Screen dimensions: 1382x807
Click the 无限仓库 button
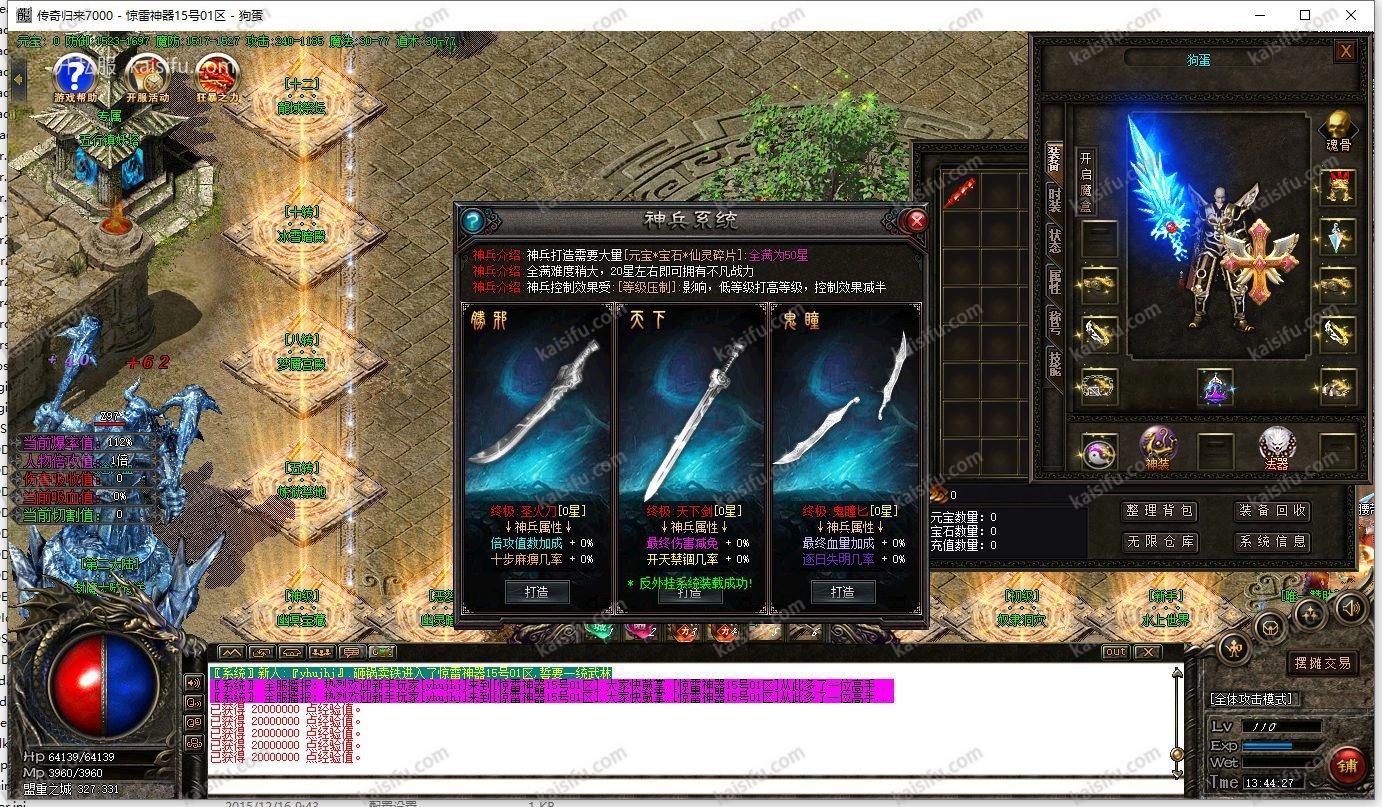pyautogui.click(x=1157, y=542)
